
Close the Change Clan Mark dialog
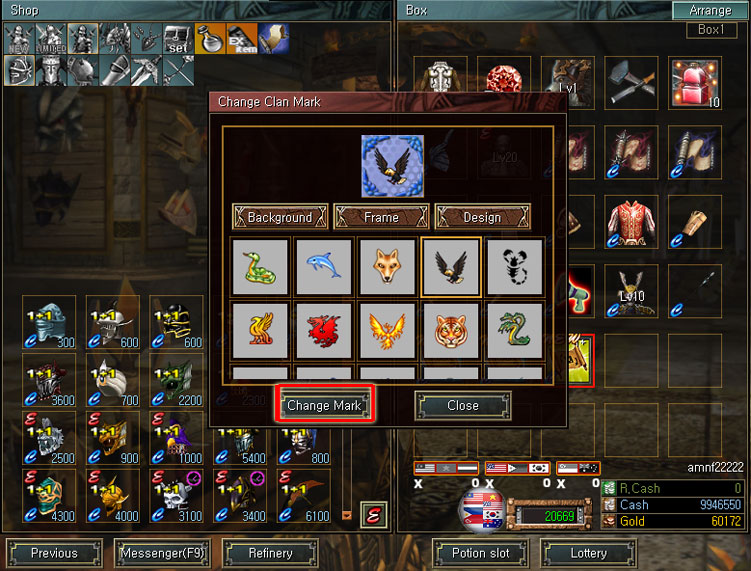[462, 405]
